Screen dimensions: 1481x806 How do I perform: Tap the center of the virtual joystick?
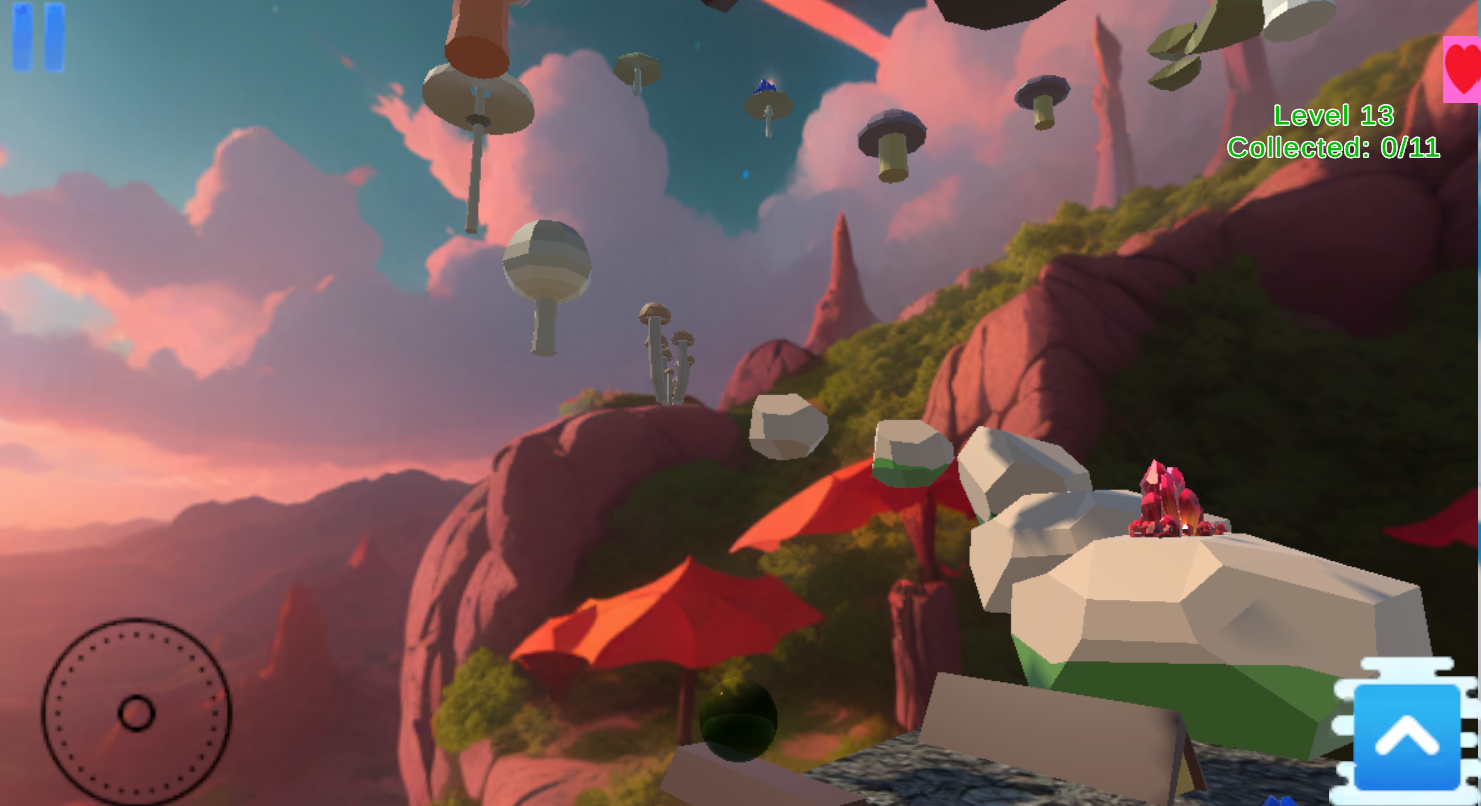136,713
